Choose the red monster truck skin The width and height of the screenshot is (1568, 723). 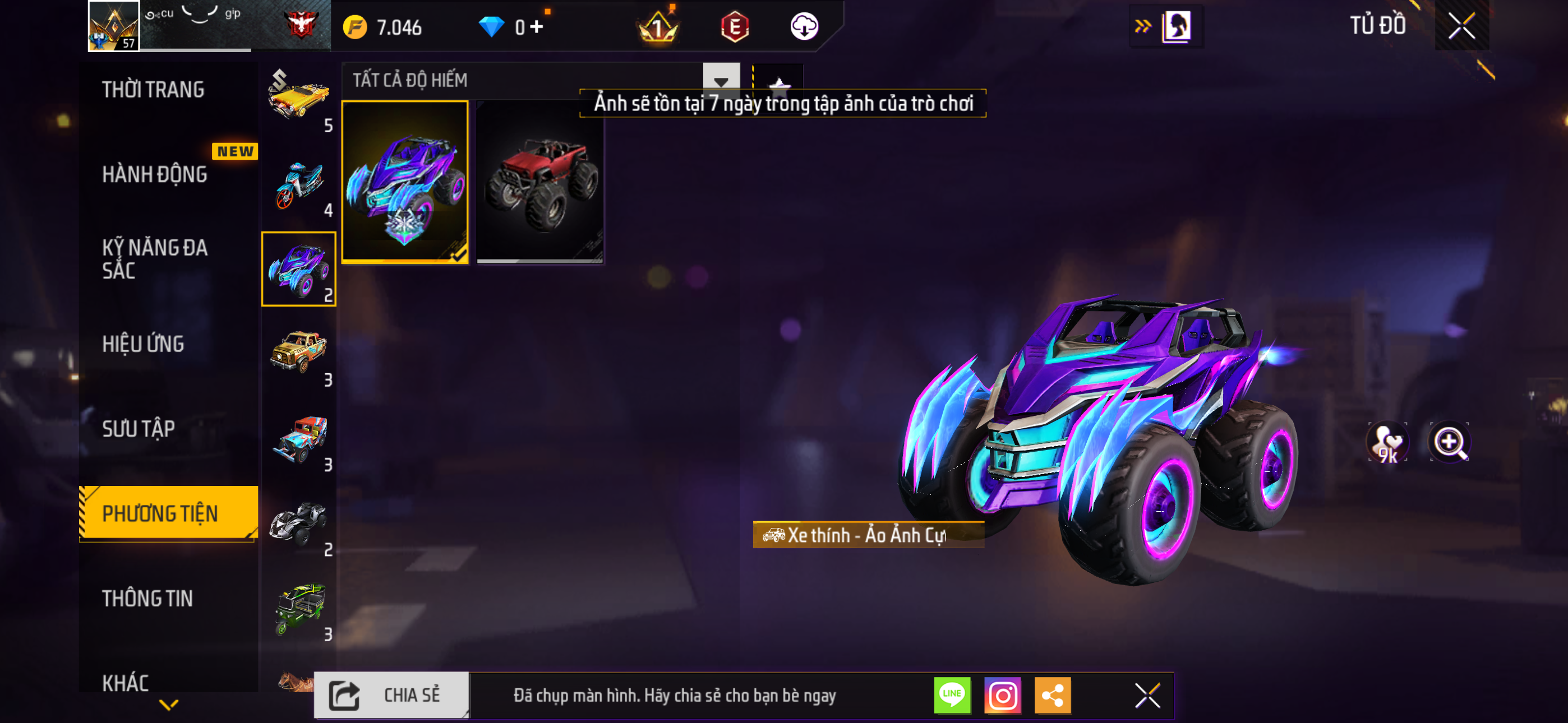click(540, 182)
